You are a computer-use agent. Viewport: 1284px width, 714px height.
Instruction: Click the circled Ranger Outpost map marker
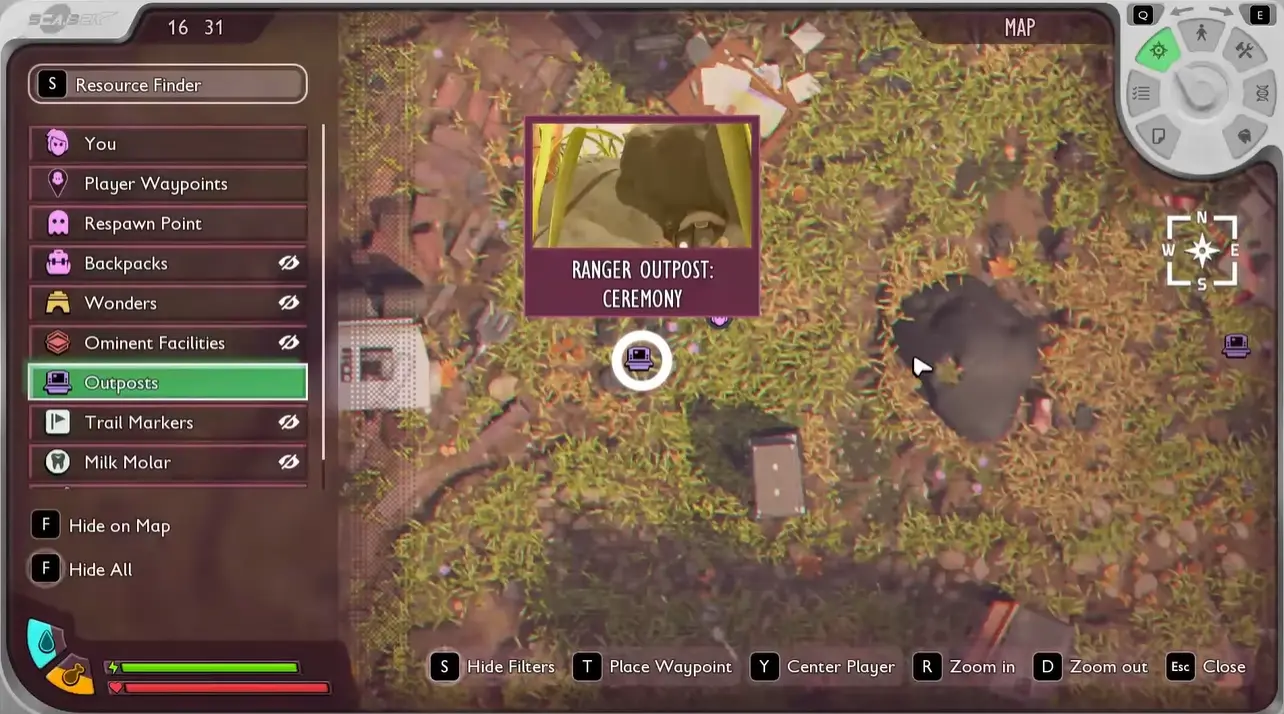pyautogui.click(x=641, y=360)
